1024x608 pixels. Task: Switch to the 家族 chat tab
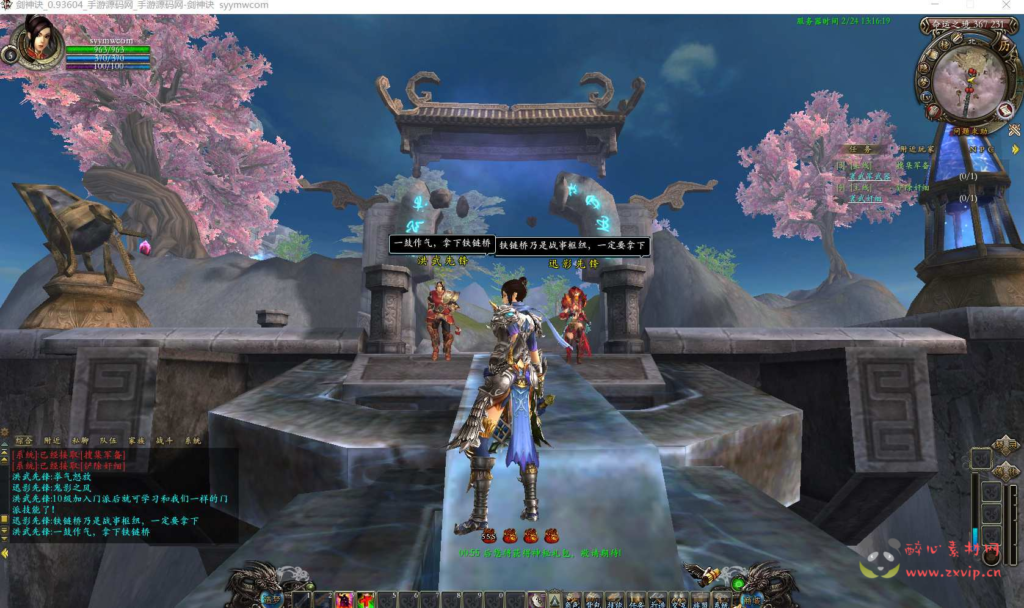136,440
